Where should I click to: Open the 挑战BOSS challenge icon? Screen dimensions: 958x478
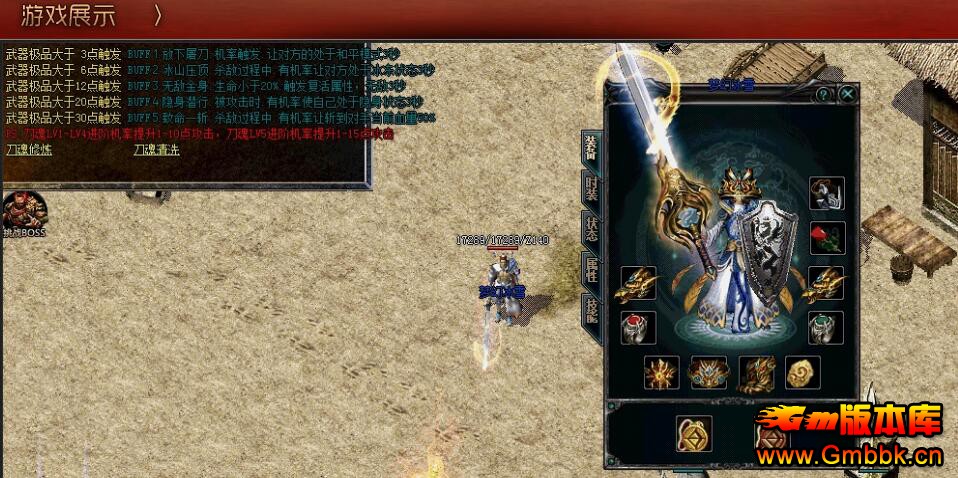(24, 212)
